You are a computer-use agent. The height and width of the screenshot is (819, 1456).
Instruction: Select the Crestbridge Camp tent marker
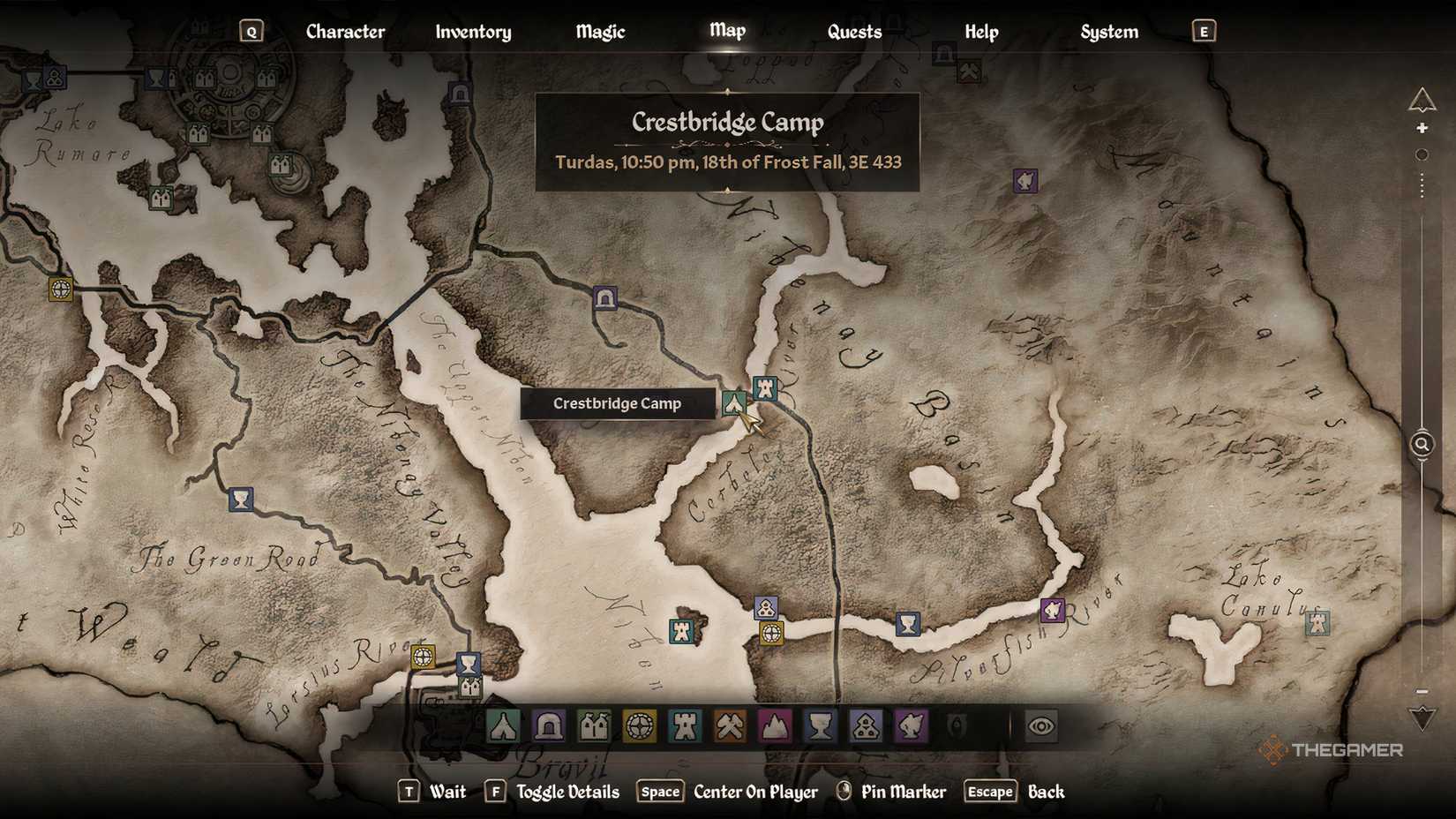734,404
